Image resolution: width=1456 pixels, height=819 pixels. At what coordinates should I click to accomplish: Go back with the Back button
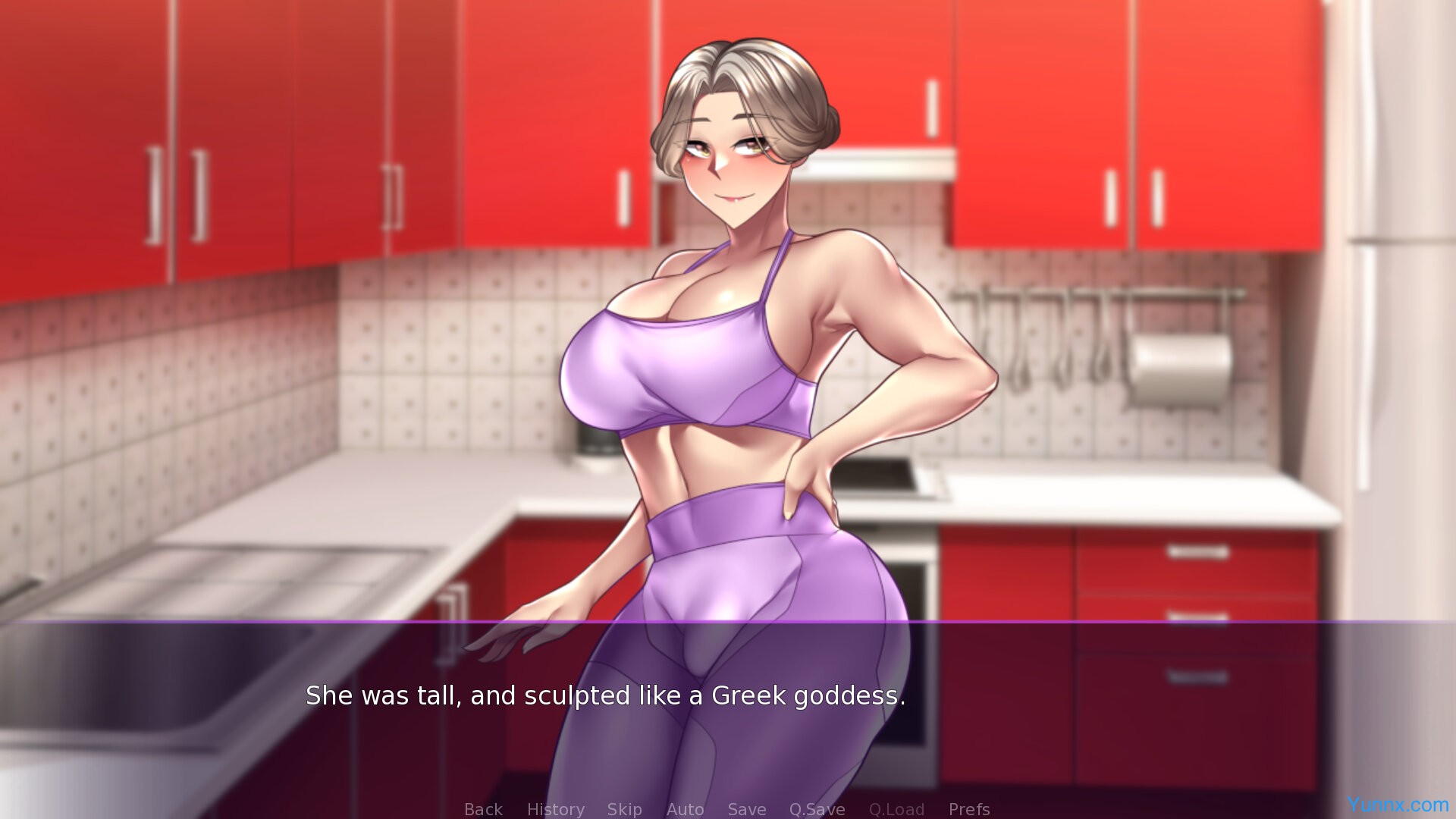click(483, 809)
